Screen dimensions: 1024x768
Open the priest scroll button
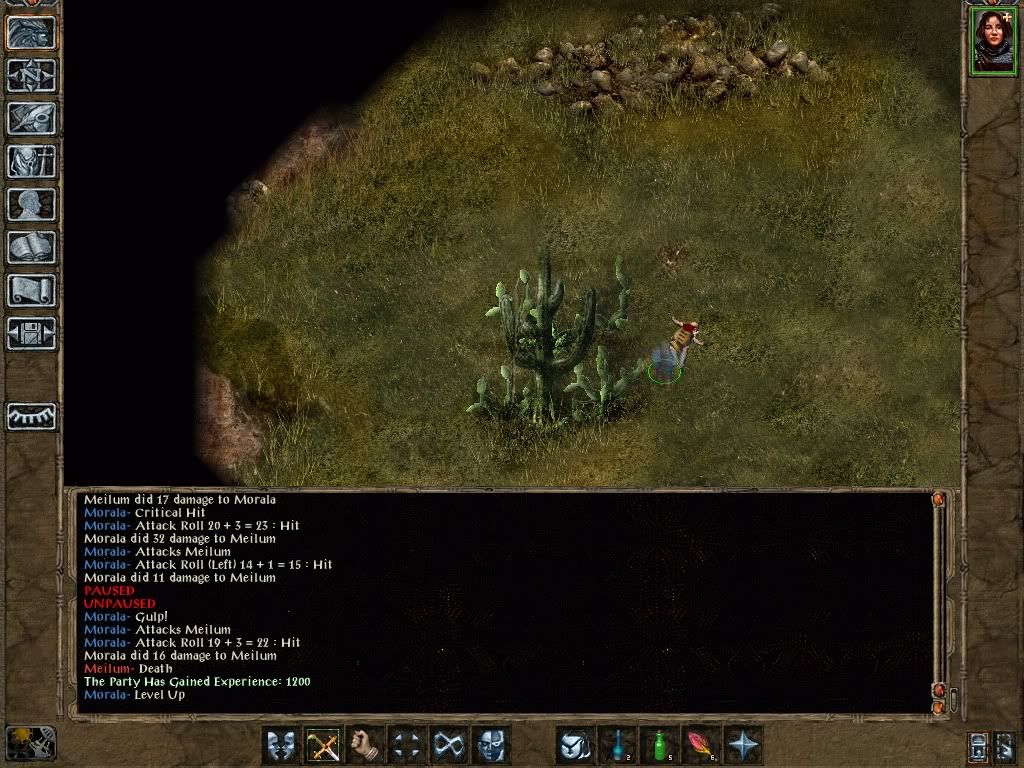tap(31, 290)
